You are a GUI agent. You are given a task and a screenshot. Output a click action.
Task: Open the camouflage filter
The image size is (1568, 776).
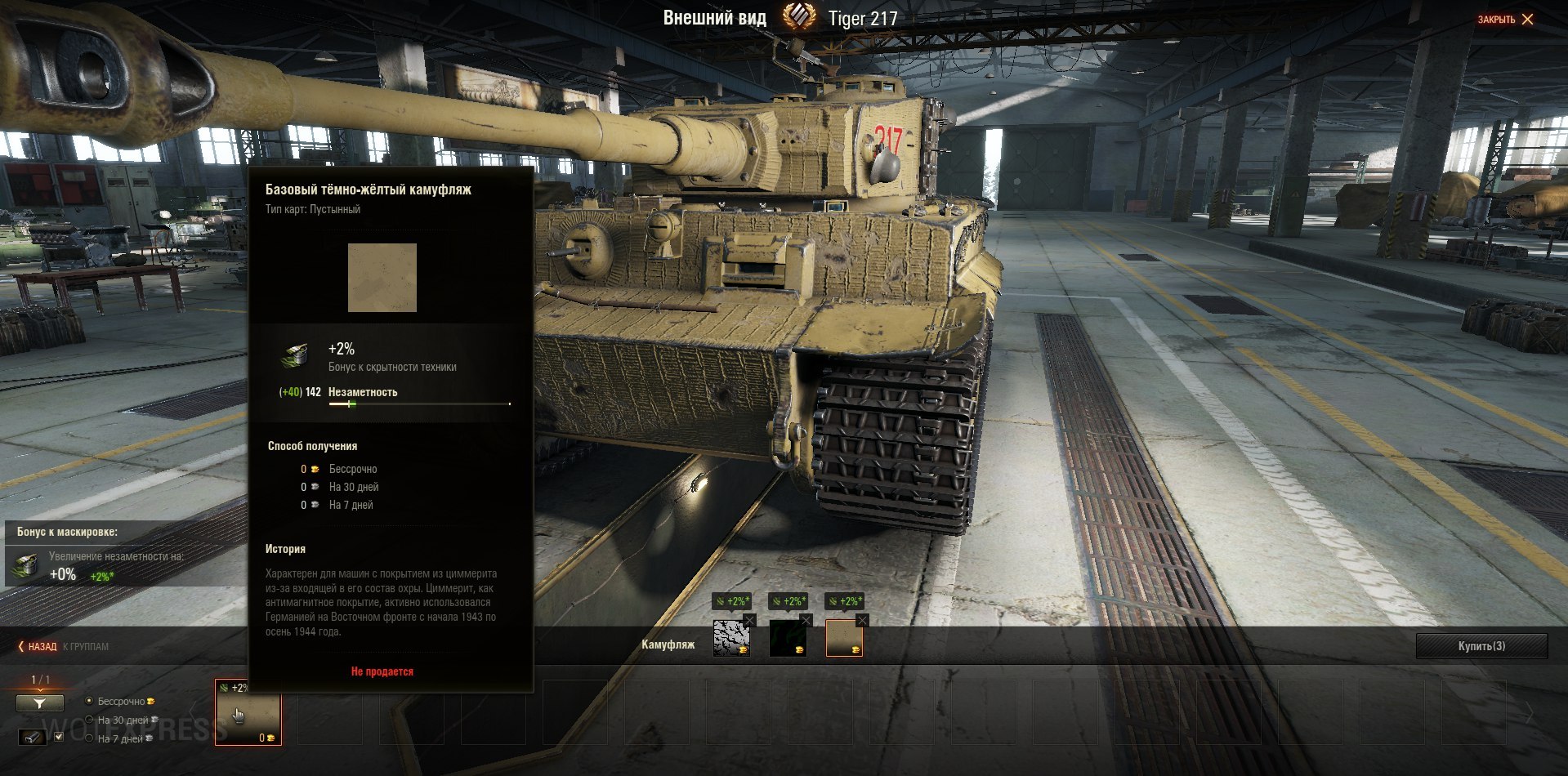tap(39, 702)
